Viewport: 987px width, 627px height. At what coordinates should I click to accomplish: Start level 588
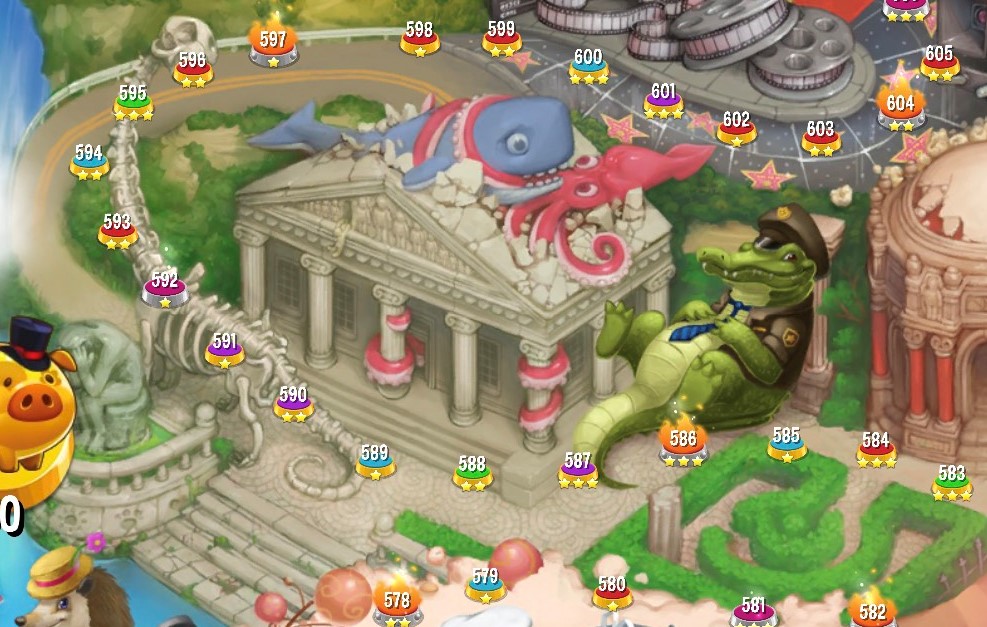point(472,471)
